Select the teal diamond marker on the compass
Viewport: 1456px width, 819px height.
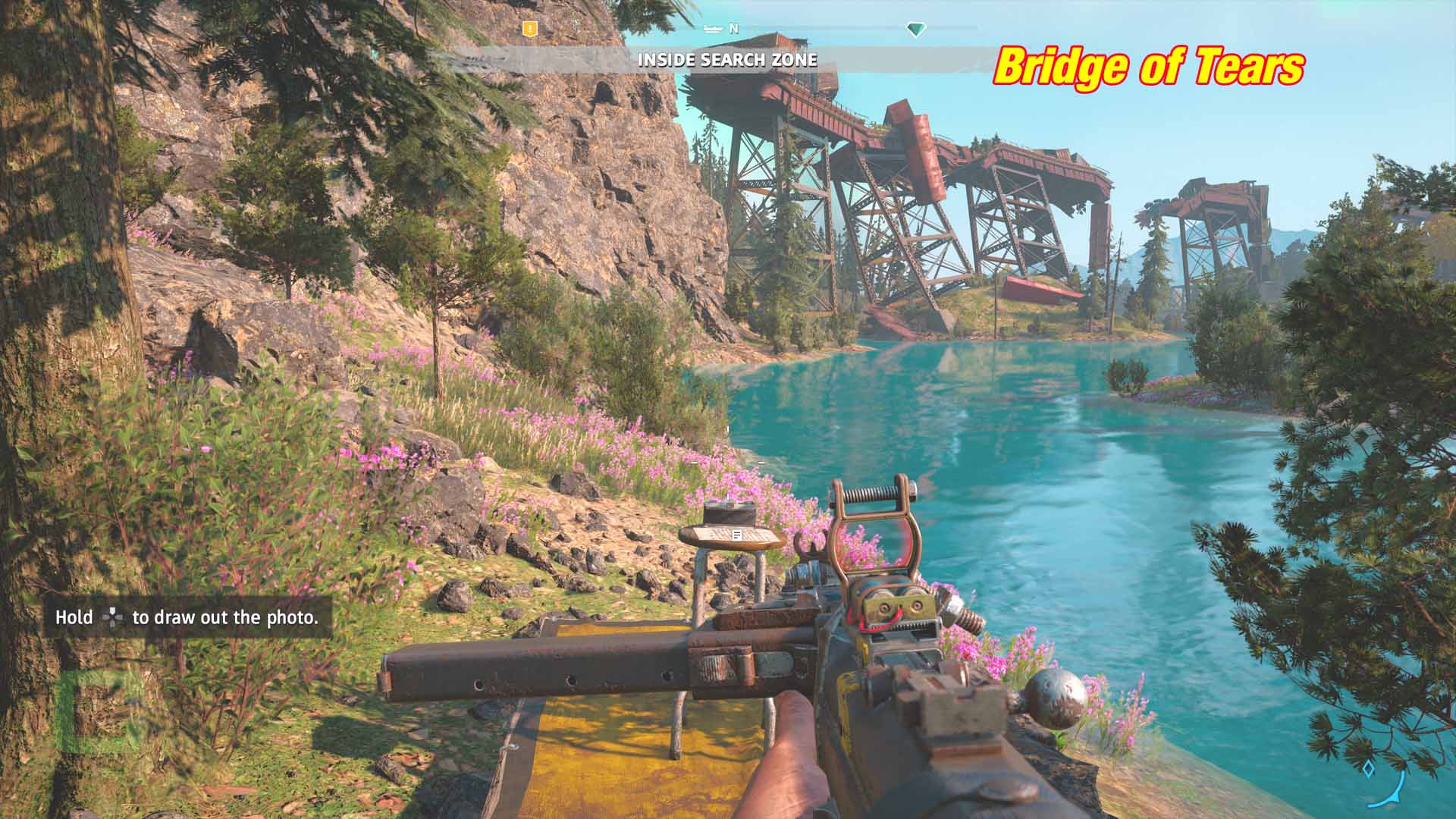916,30
